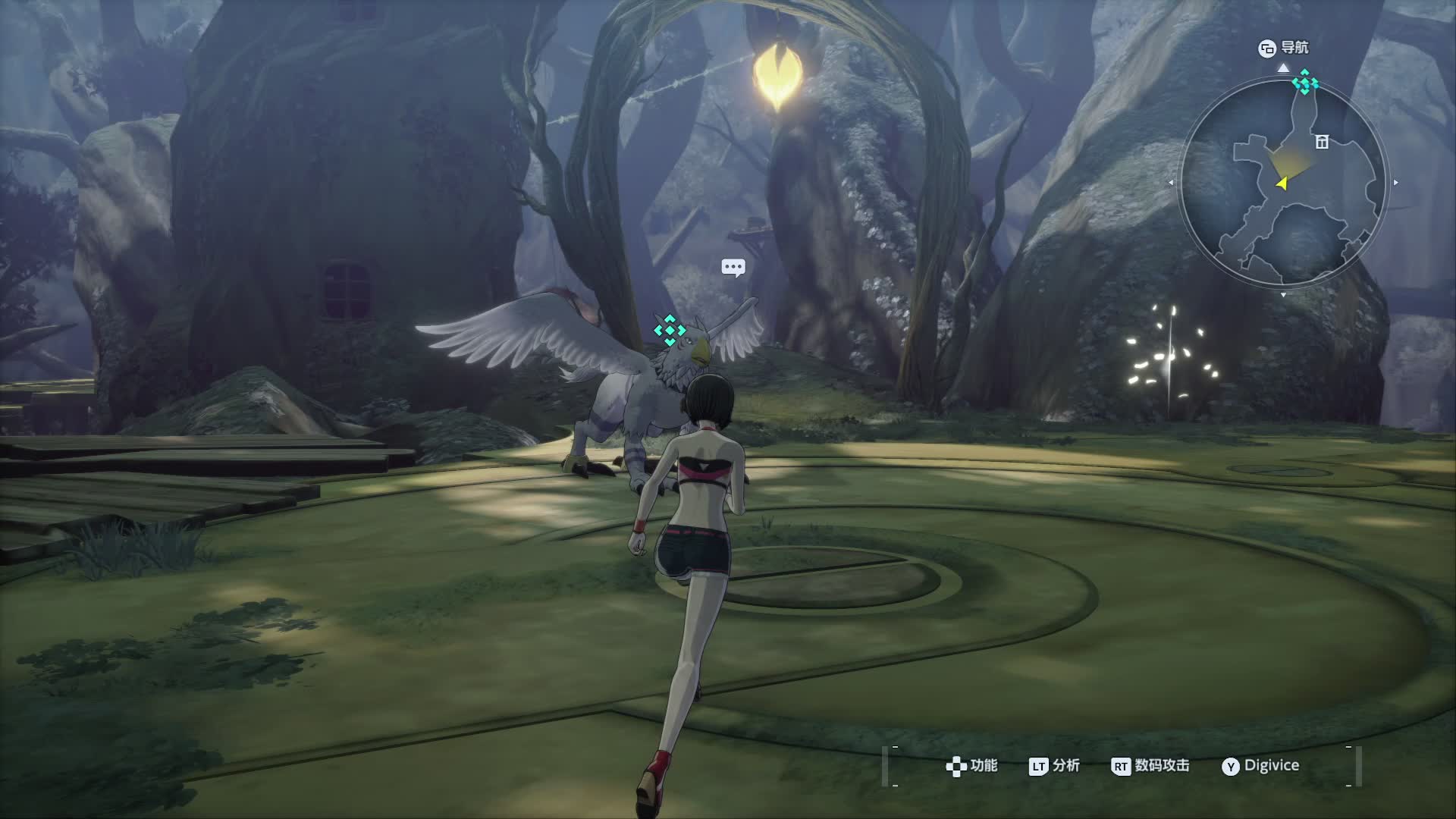The width and height of the screenshot is (1456, 819).
Task: Select the speech bubble talk icon
Action: [733, 267]
